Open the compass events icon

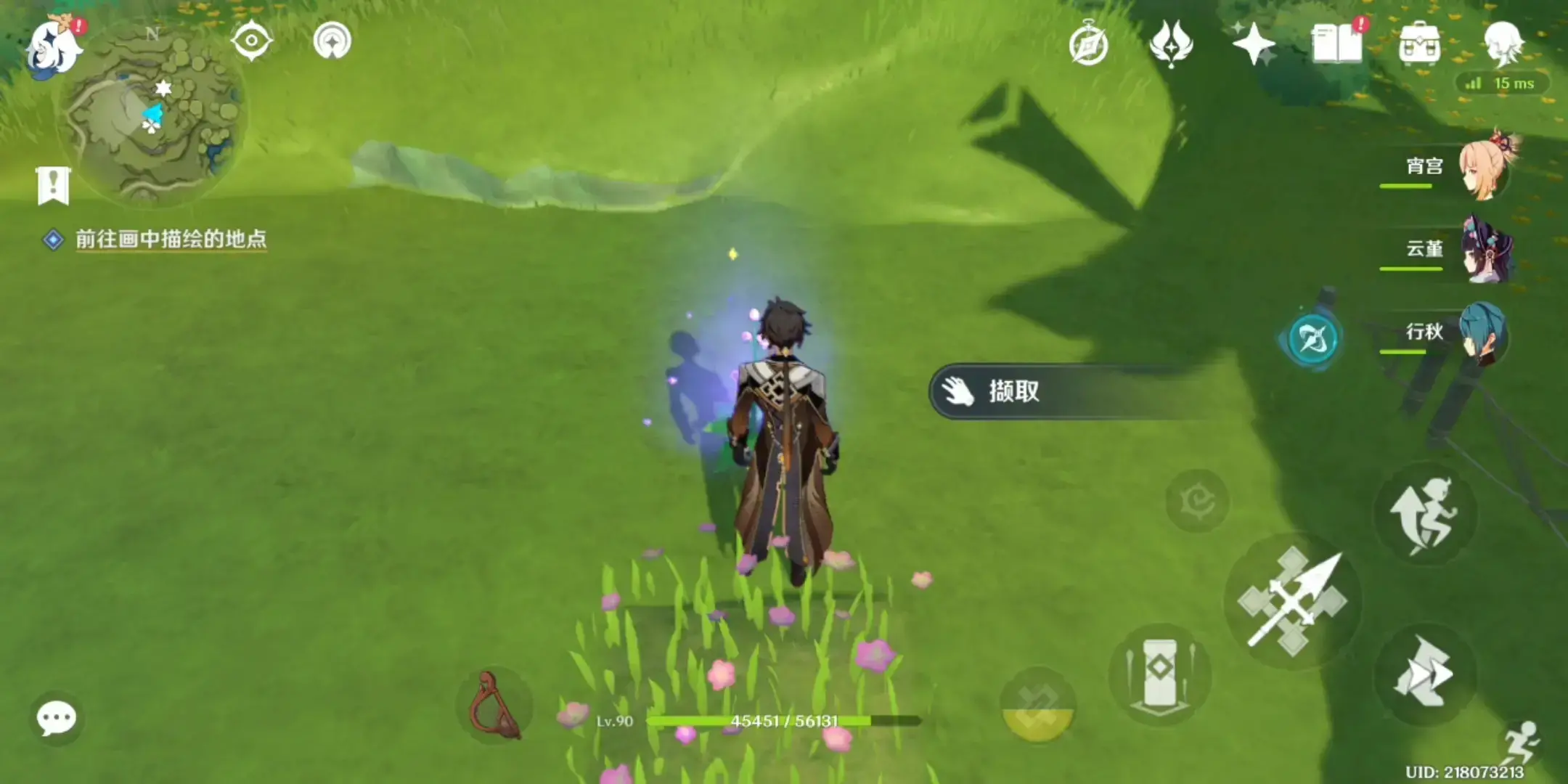tap(1088, 45)
